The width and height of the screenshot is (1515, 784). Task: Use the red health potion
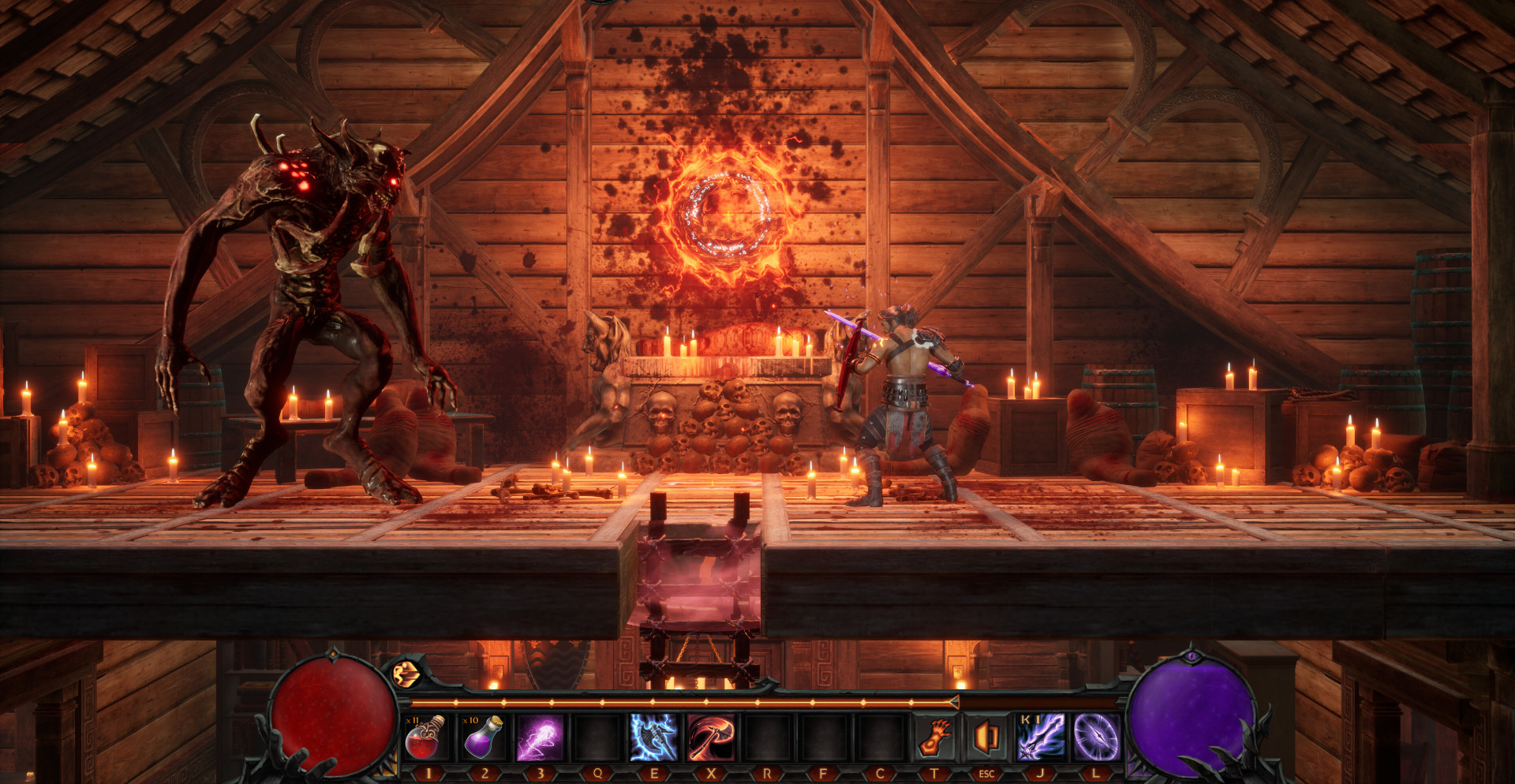pyautogui.click(x=427, y=737)
